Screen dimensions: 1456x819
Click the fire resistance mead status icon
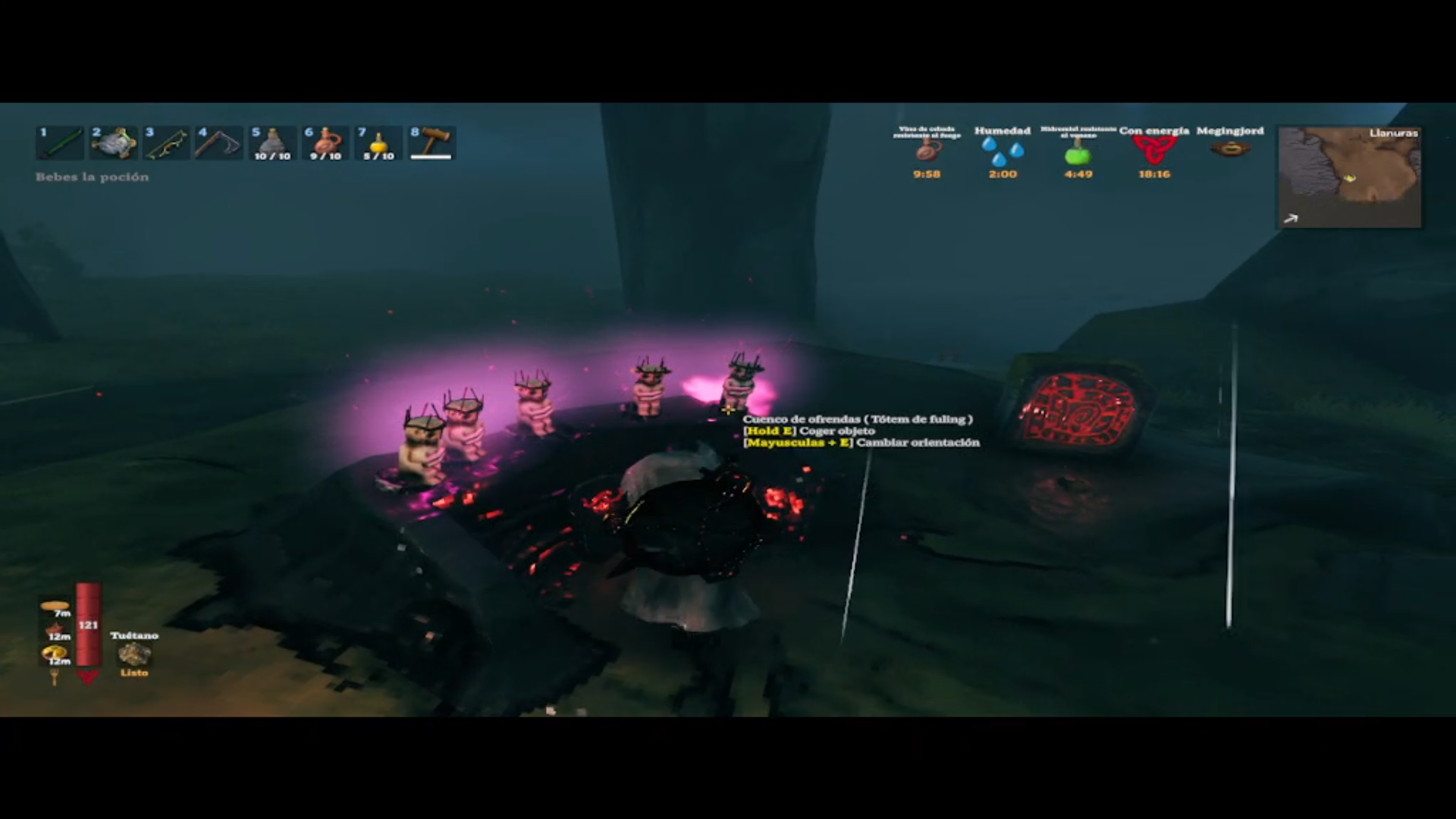926,151
